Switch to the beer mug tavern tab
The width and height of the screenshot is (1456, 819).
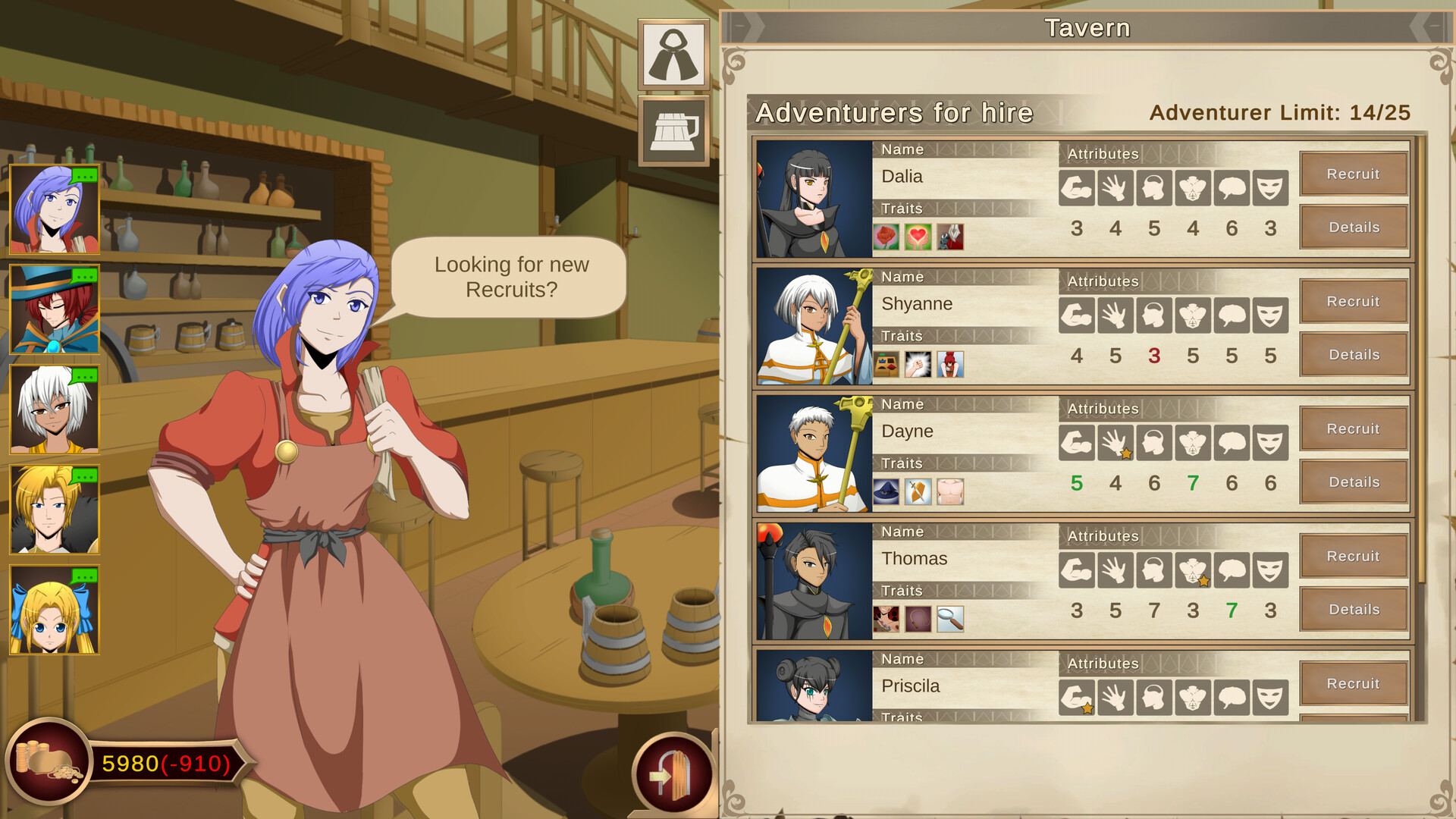click(x=672, y=129)
